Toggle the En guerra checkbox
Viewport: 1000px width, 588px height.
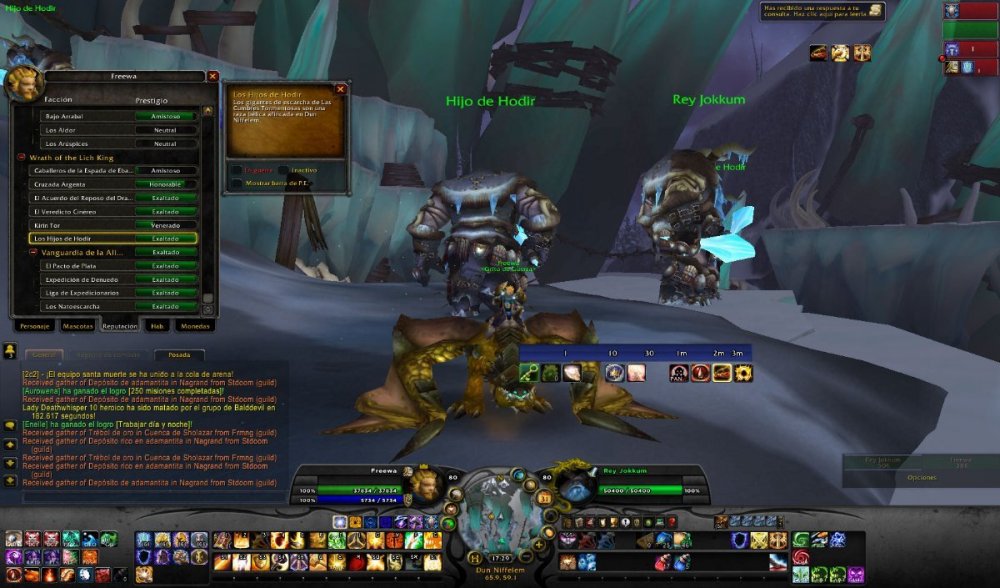coord(236,170)
